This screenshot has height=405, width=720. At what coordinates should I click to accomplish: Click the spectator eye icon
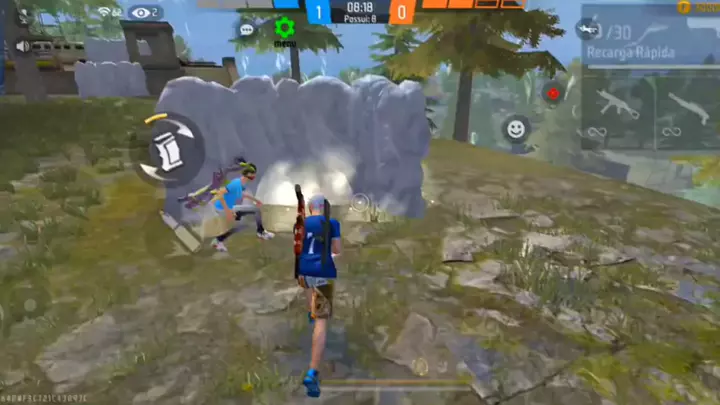pos(142,13)
